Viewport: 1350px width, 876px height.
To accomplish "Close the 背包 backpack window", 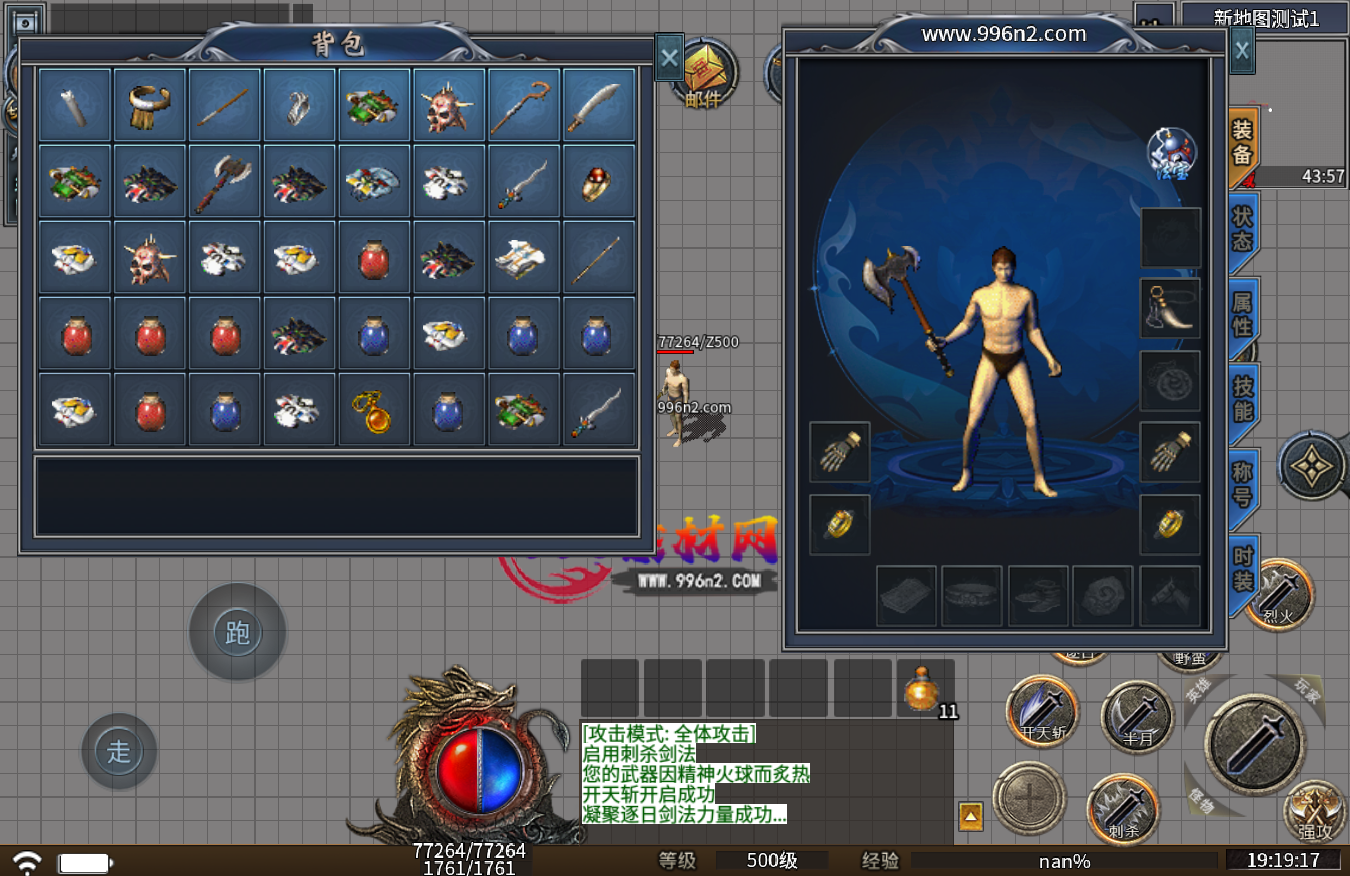I will [x=669, y=58].
